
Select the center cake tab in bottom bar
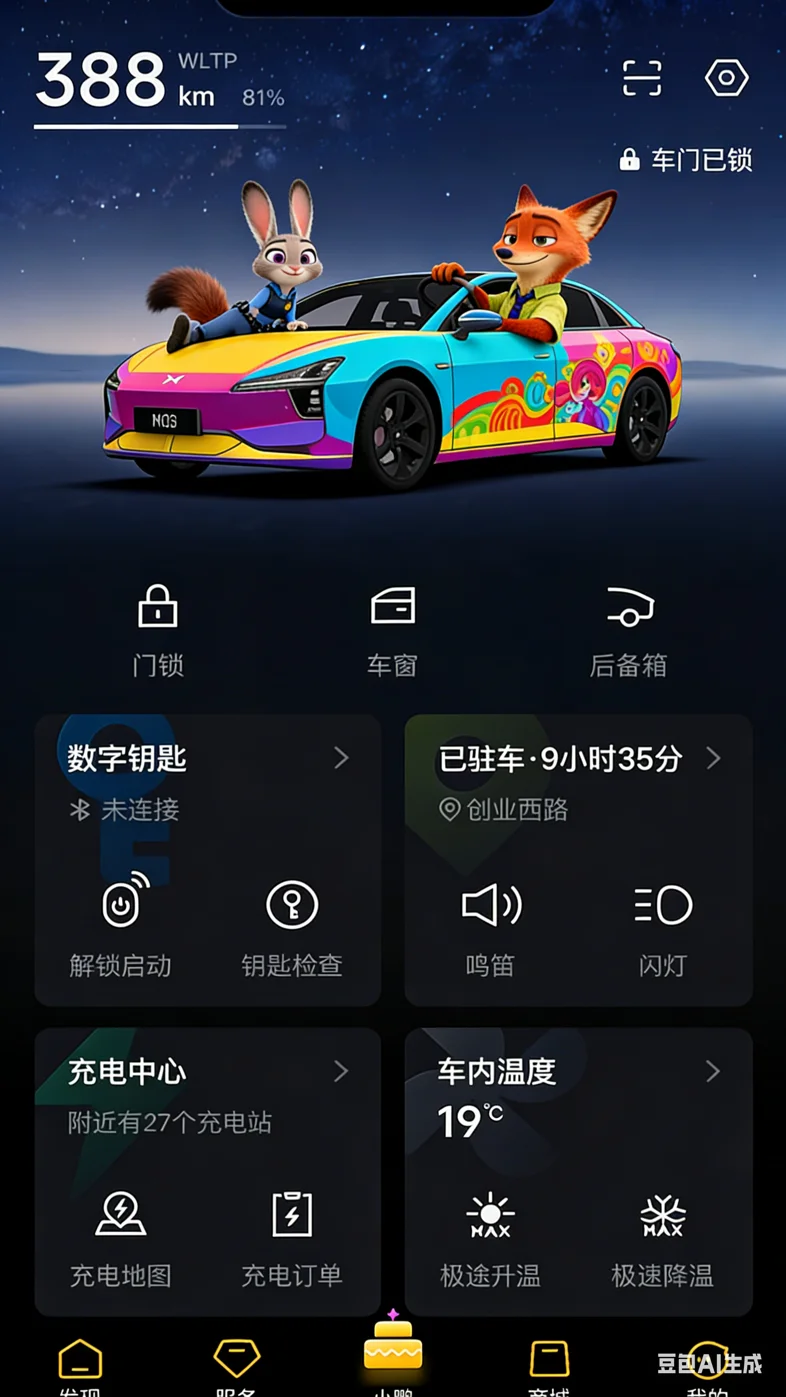pos(393,1350)
